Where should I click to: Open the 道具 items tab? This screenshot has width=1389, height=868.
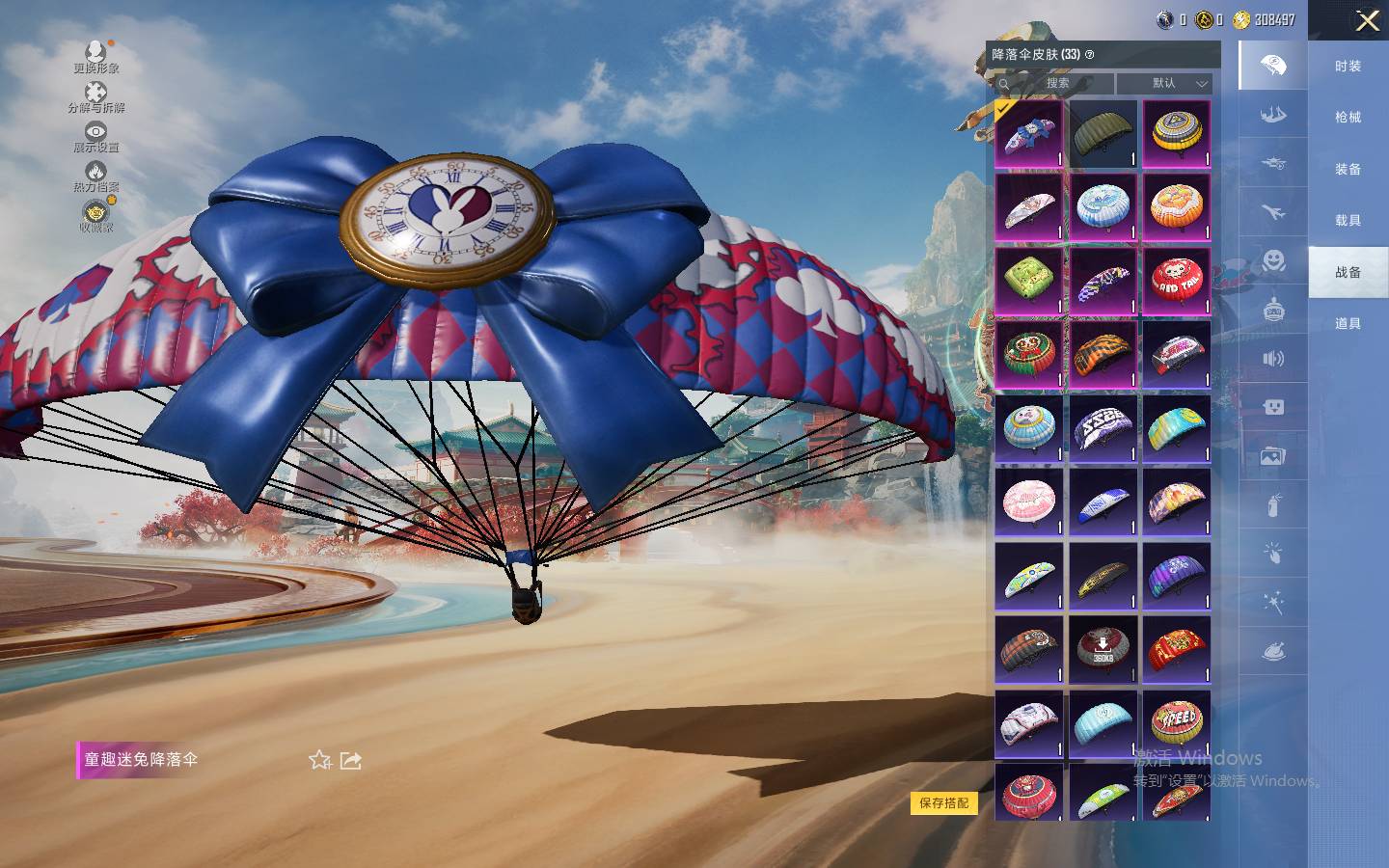tap(1348, 323)
